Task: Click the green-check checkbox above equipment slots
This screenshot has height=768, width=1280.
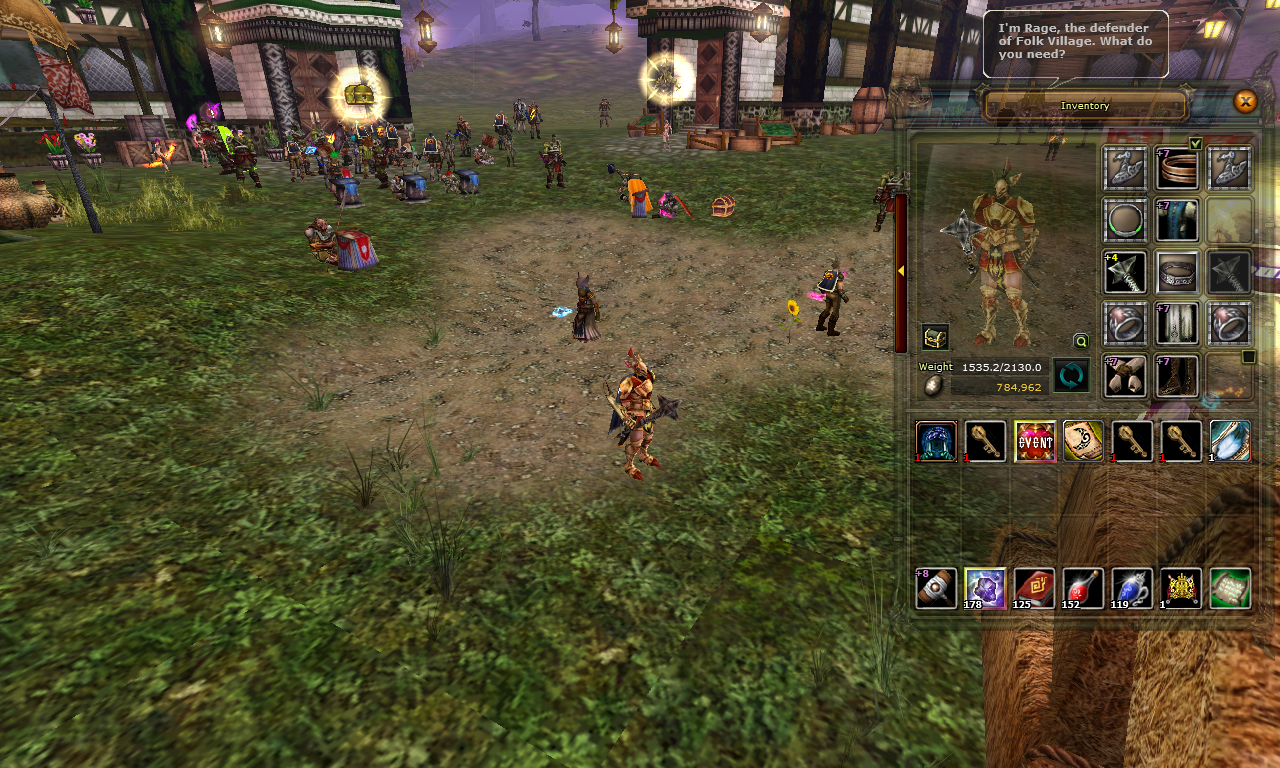Action: pyautogui.click(x=1195, y=143)
